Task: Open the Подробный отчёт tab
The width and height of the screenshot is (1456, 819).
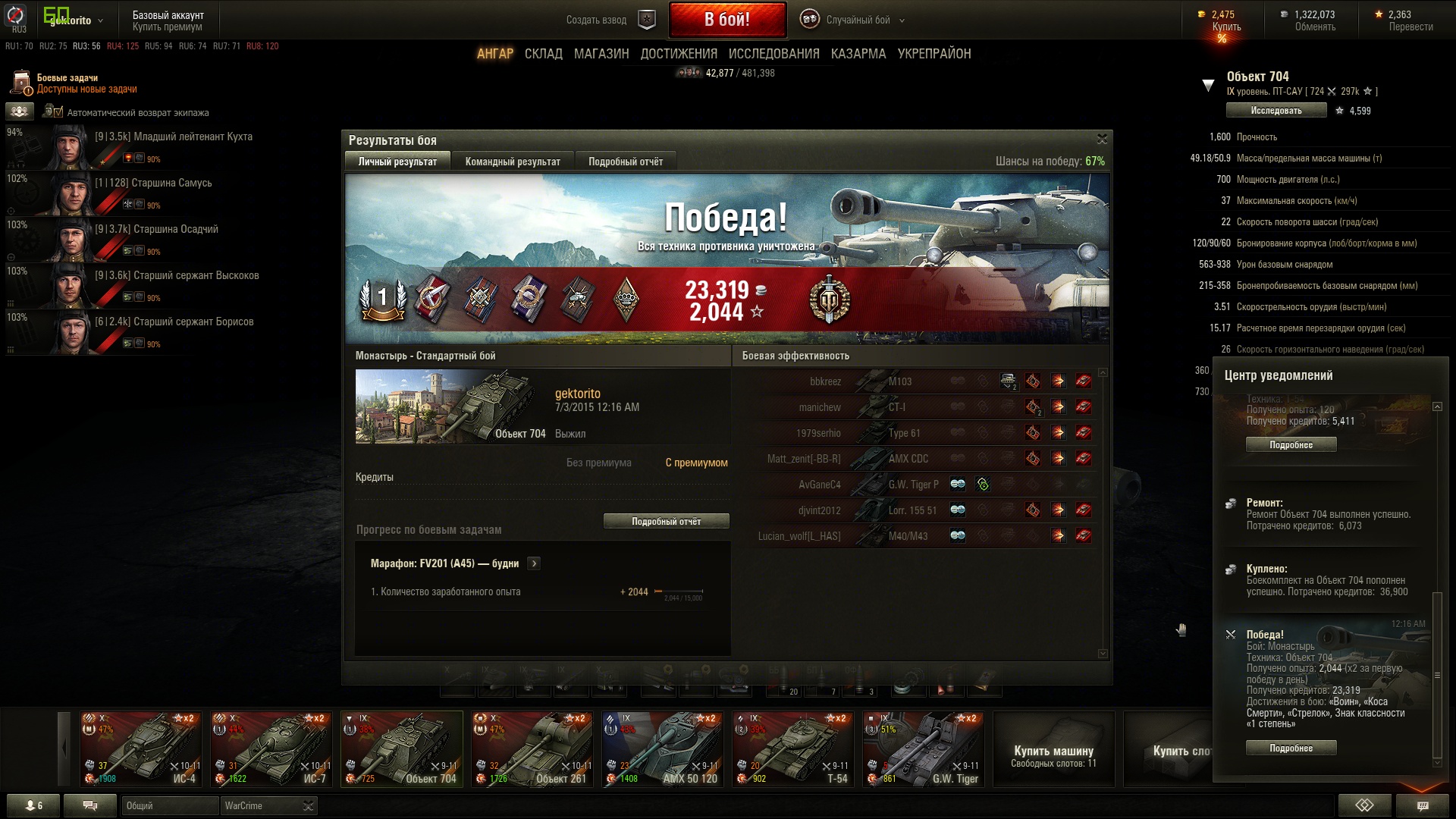Action: 625,162
